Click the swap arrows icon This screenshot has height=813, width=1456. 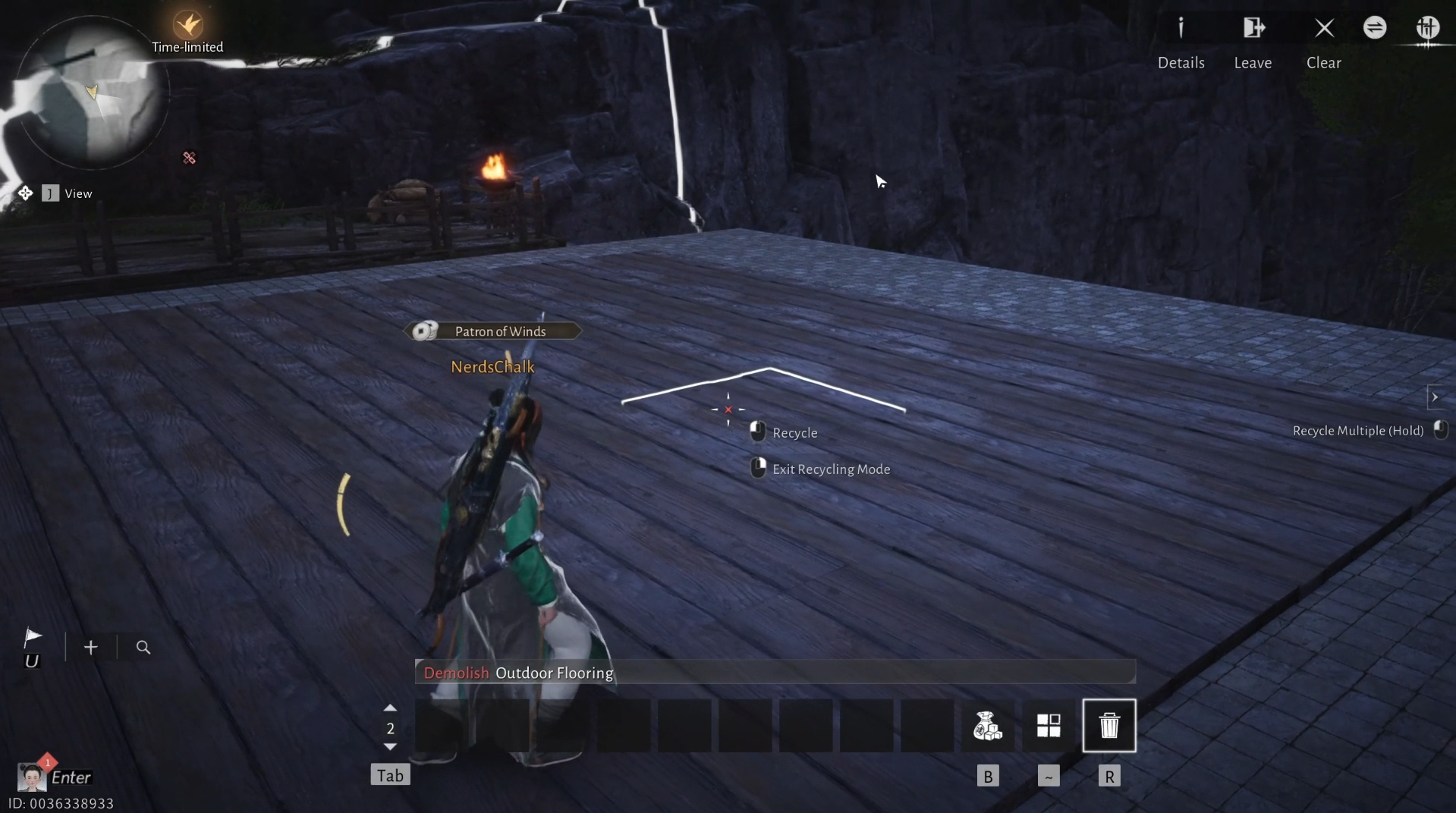point(1375,28)
